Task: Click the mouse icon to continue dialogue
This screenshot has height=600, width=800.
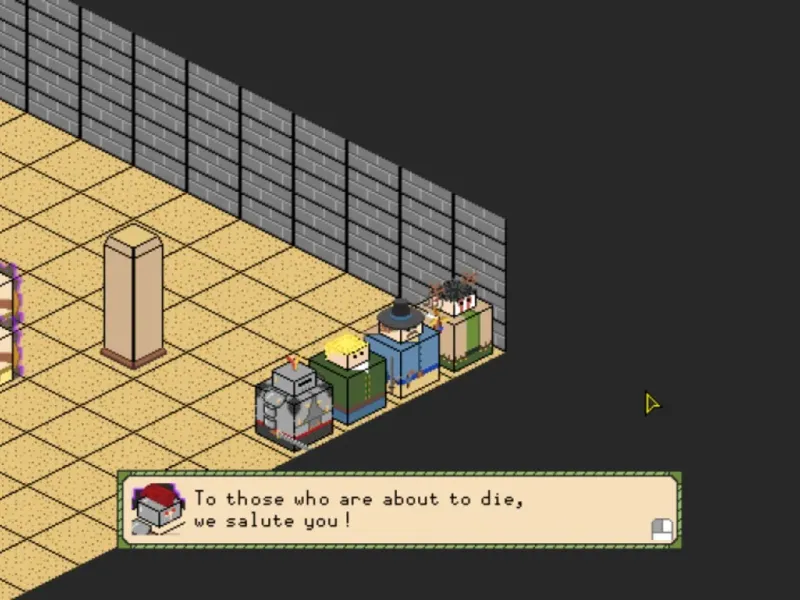Action: [661, 529]
